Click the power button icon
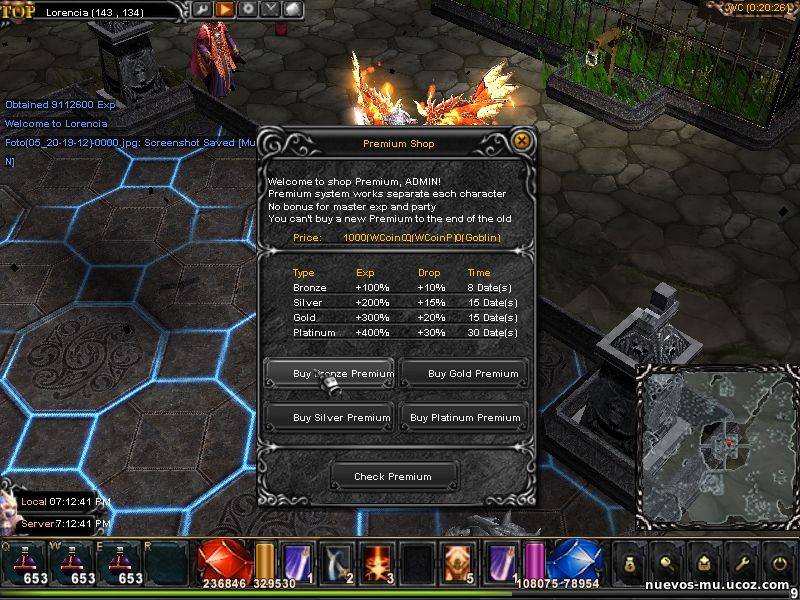 [778, 563]
